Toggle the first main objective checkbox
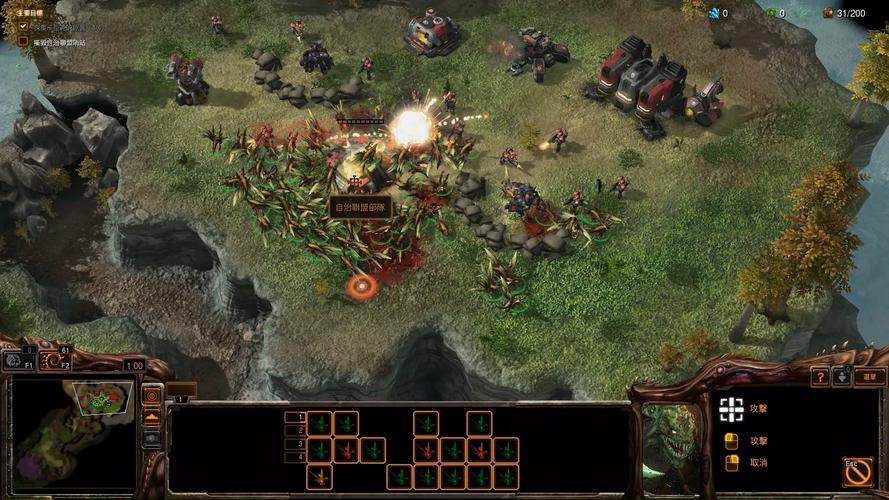 tap(24, 26)
